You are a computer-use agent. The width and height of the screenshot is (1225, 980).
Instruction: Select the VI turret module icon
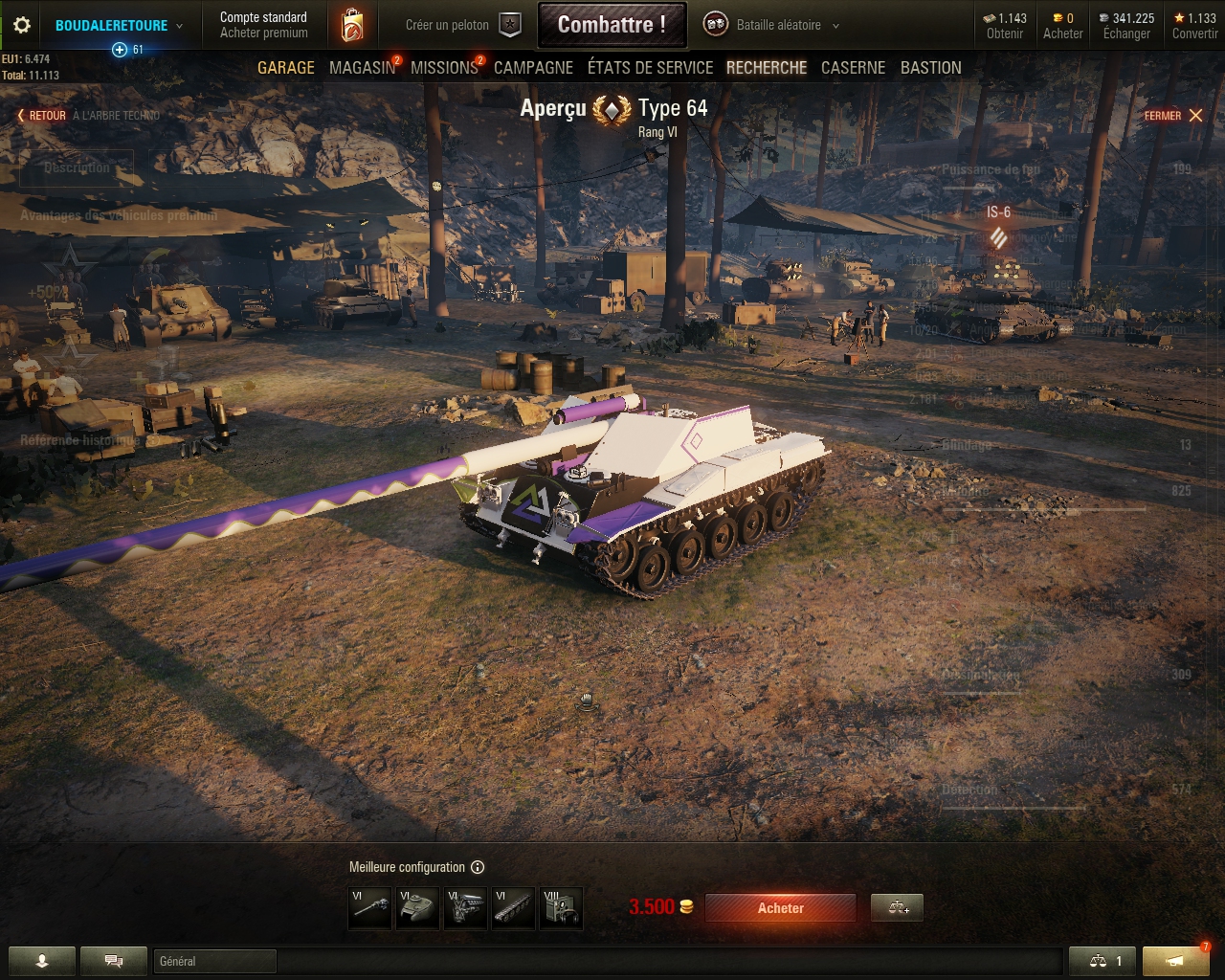pyautogui.click(x=417, y=907)
